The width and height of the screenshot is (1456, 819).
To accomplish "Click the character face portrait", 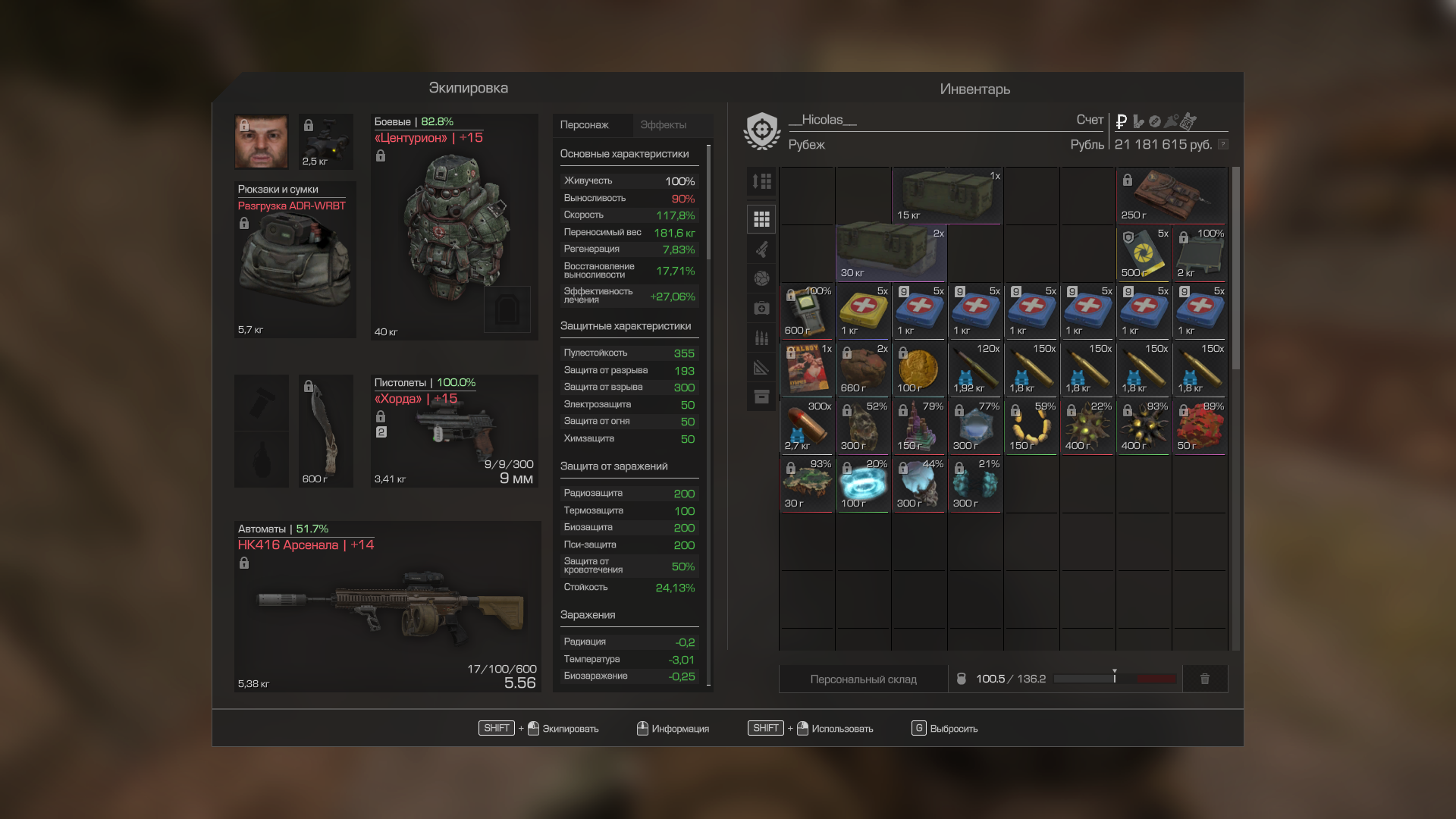I will pos(262,142).
